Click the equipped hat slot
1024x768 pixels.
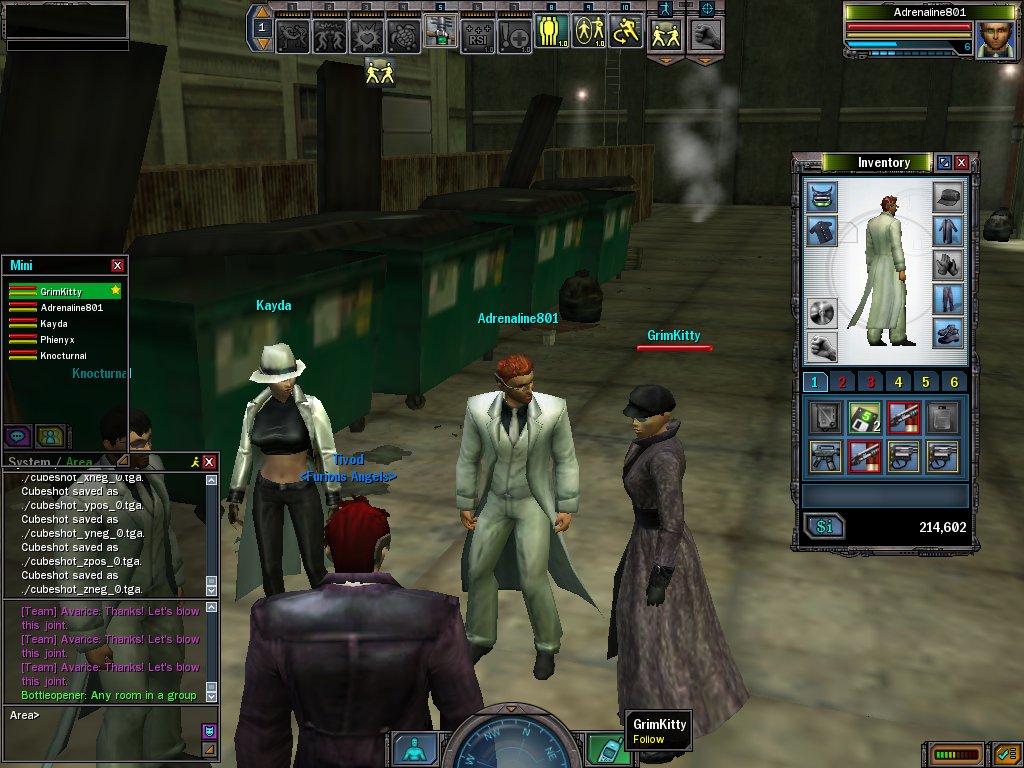coord(947,197)
